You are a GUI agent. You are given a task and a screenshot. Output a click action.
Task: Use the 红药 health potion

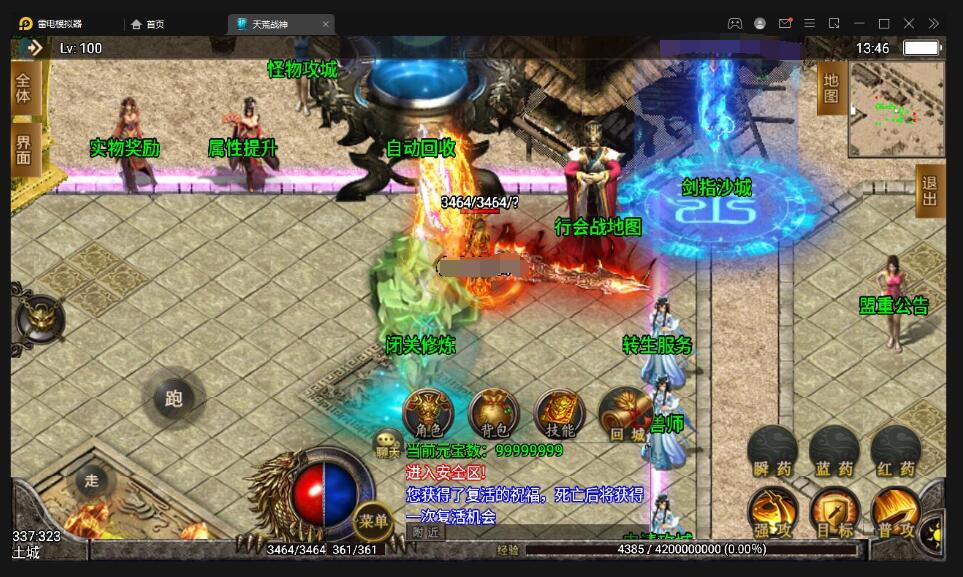[x=894, y=451]
